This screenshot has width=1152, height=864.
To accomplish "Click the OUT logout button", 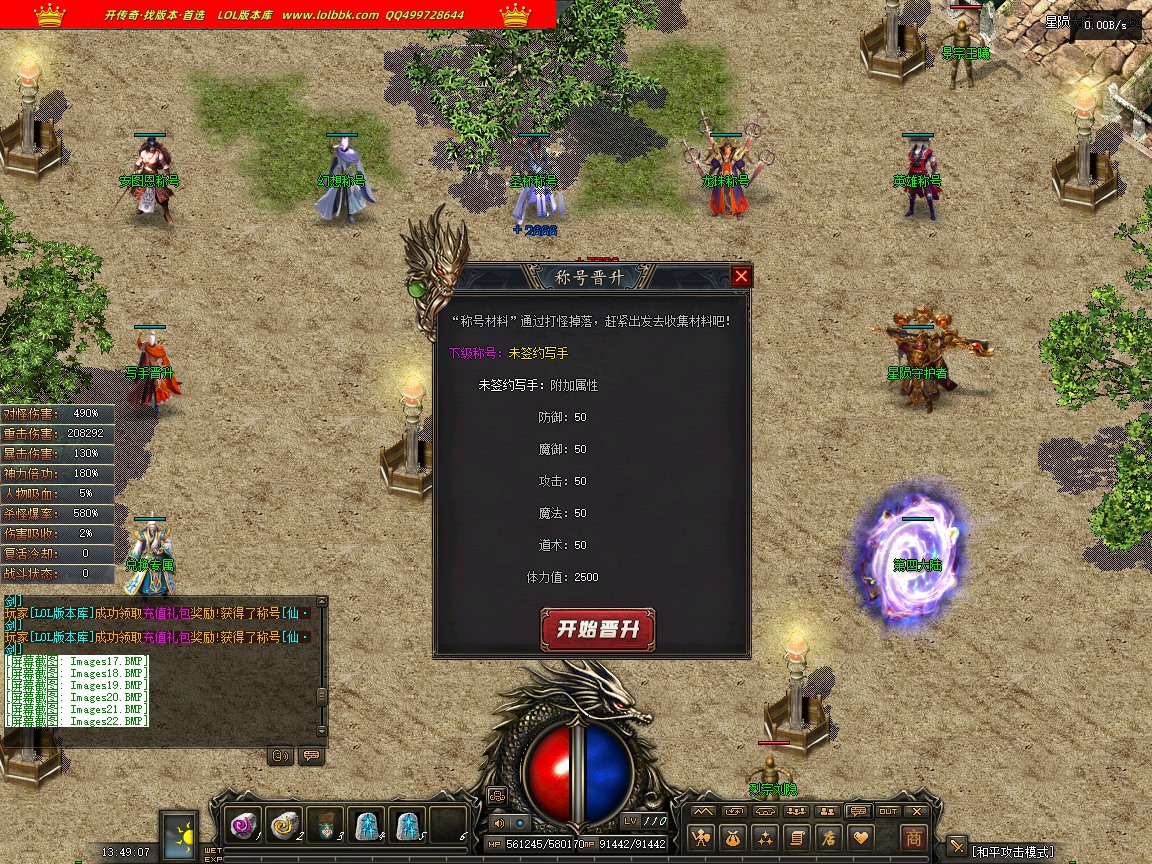I will pyautogui.click(x=888, y=811).
